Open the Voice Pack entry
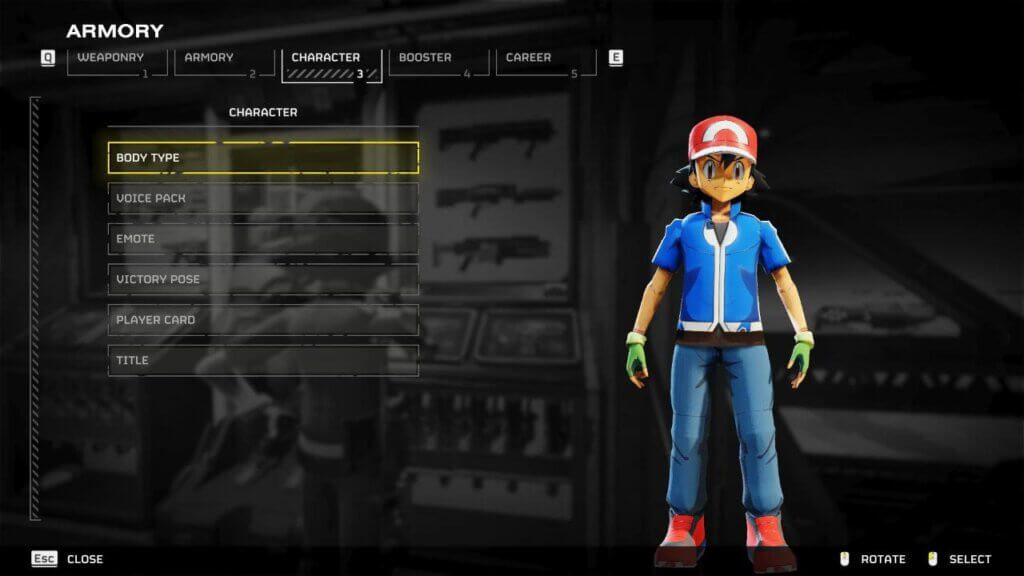Image resolution: width=1024 pixels, height=576 pixels. click(x=263, y=198)
